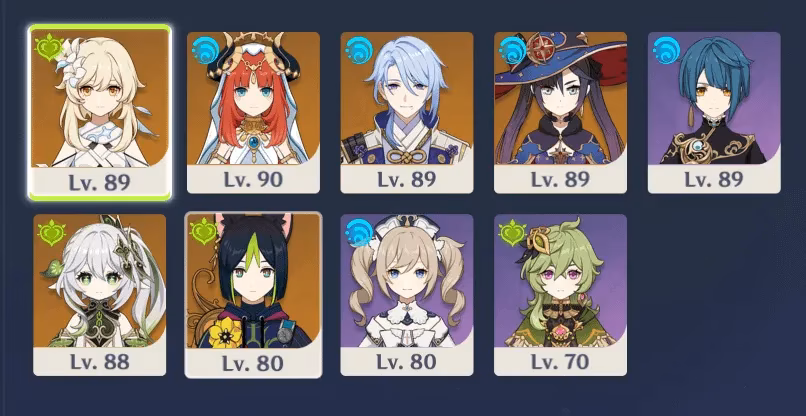Select the witch-hat astrologer character card

click(560, 111)
